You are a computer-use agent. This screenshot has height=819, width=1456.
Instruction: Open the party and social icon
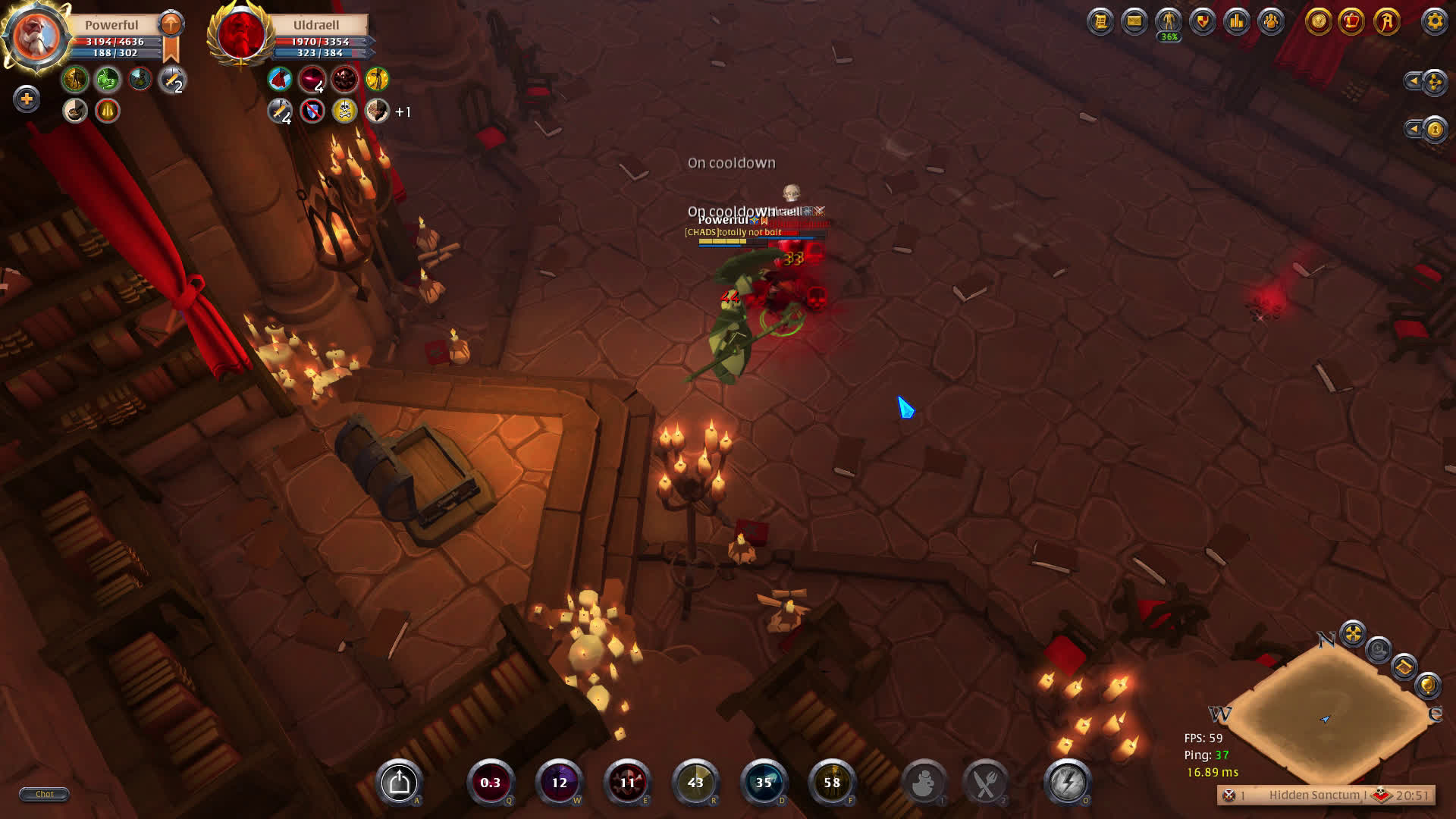[1271, 21]
